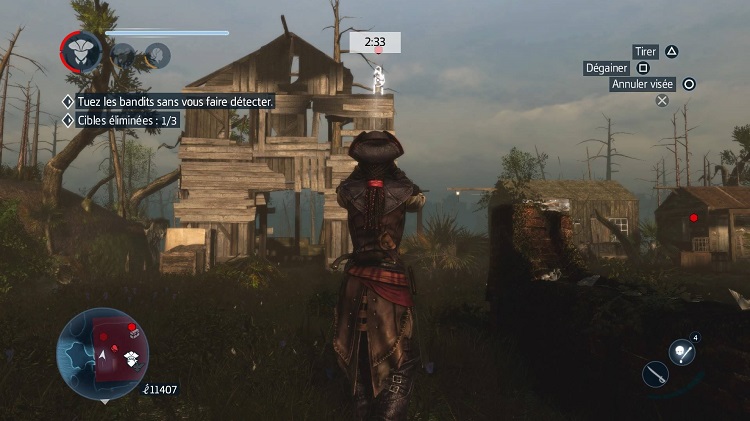Click the white assassin marker on minimap
The image size is (750, 421).
click(130, 358)
